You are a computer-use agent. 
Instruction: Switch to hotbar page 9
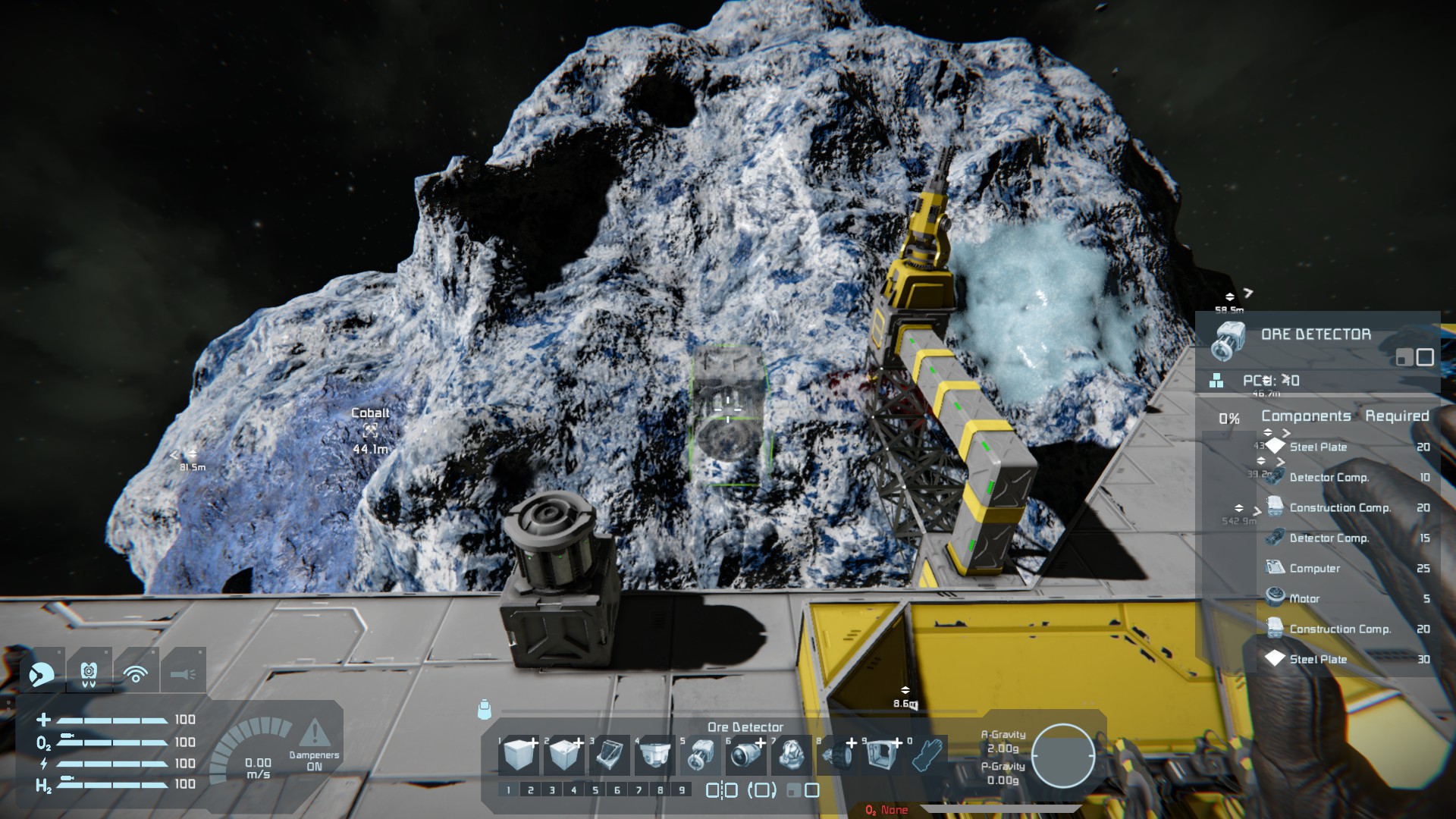point(682,790)
